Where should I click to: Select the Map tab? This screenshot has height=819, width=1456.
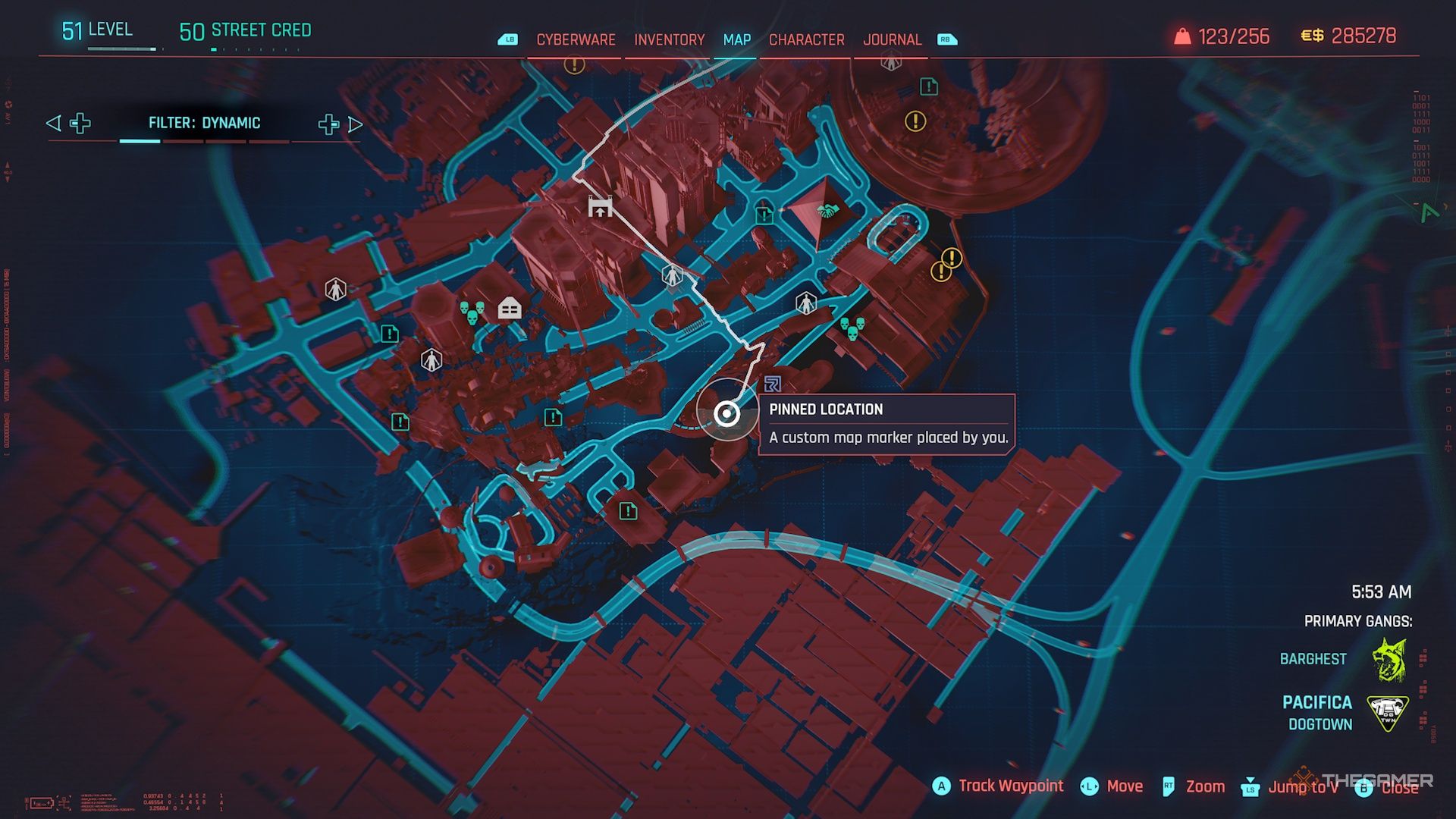736,39
